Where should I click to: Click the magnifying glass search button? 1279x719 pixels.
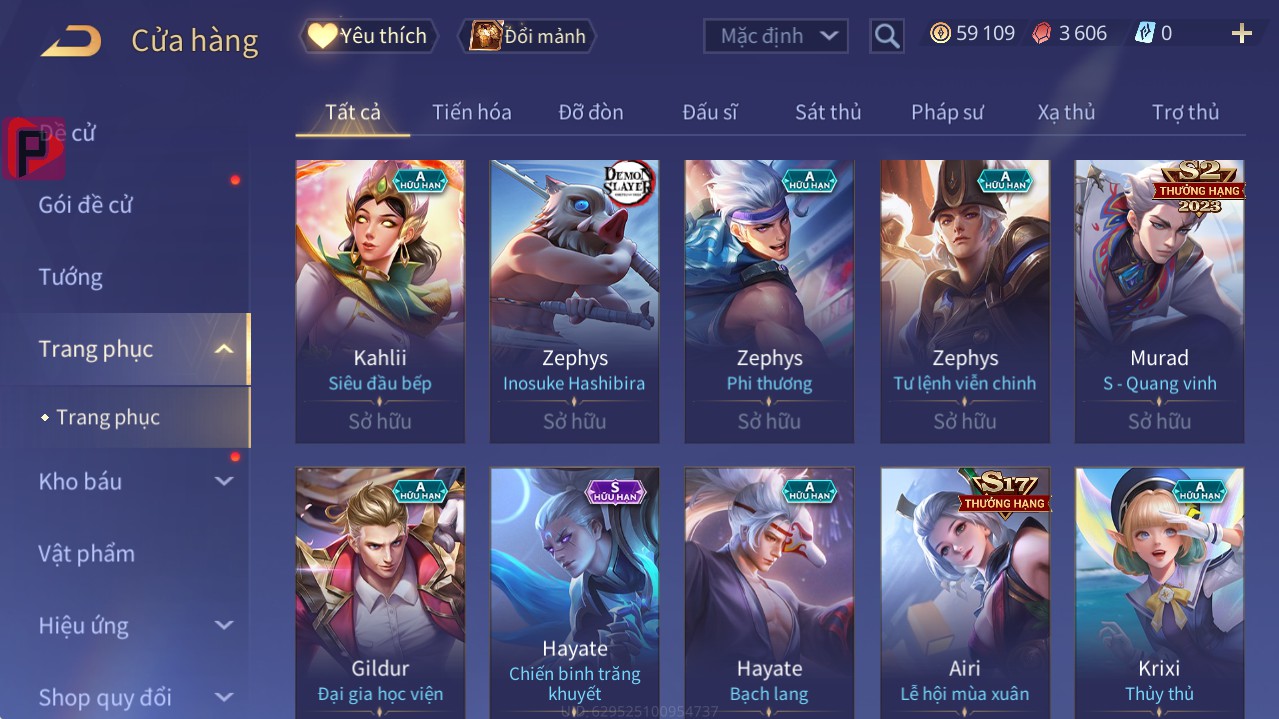[886, 36]
